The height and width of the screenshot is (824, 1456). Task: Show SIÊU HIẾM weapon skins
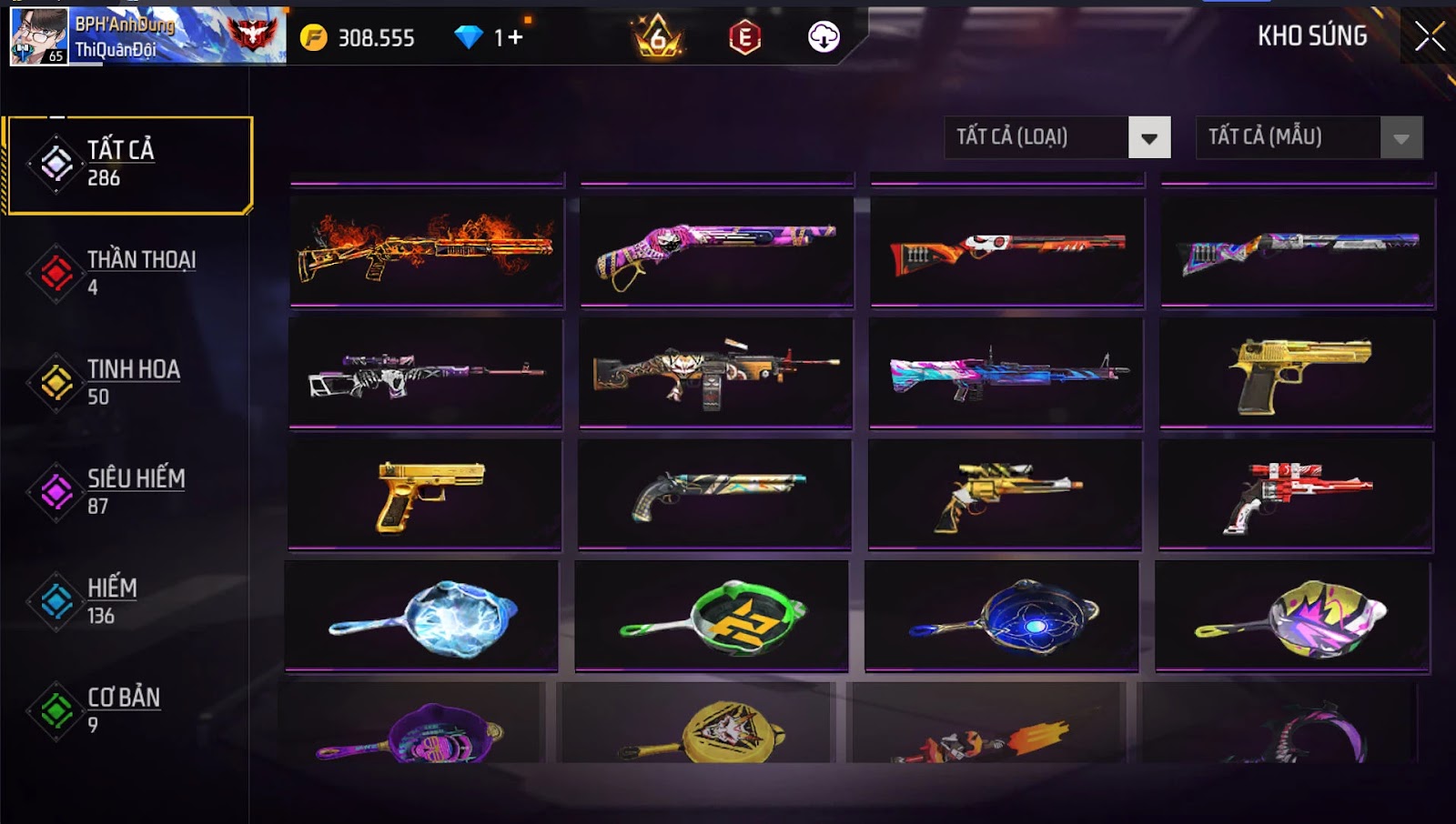pos(127,491)
